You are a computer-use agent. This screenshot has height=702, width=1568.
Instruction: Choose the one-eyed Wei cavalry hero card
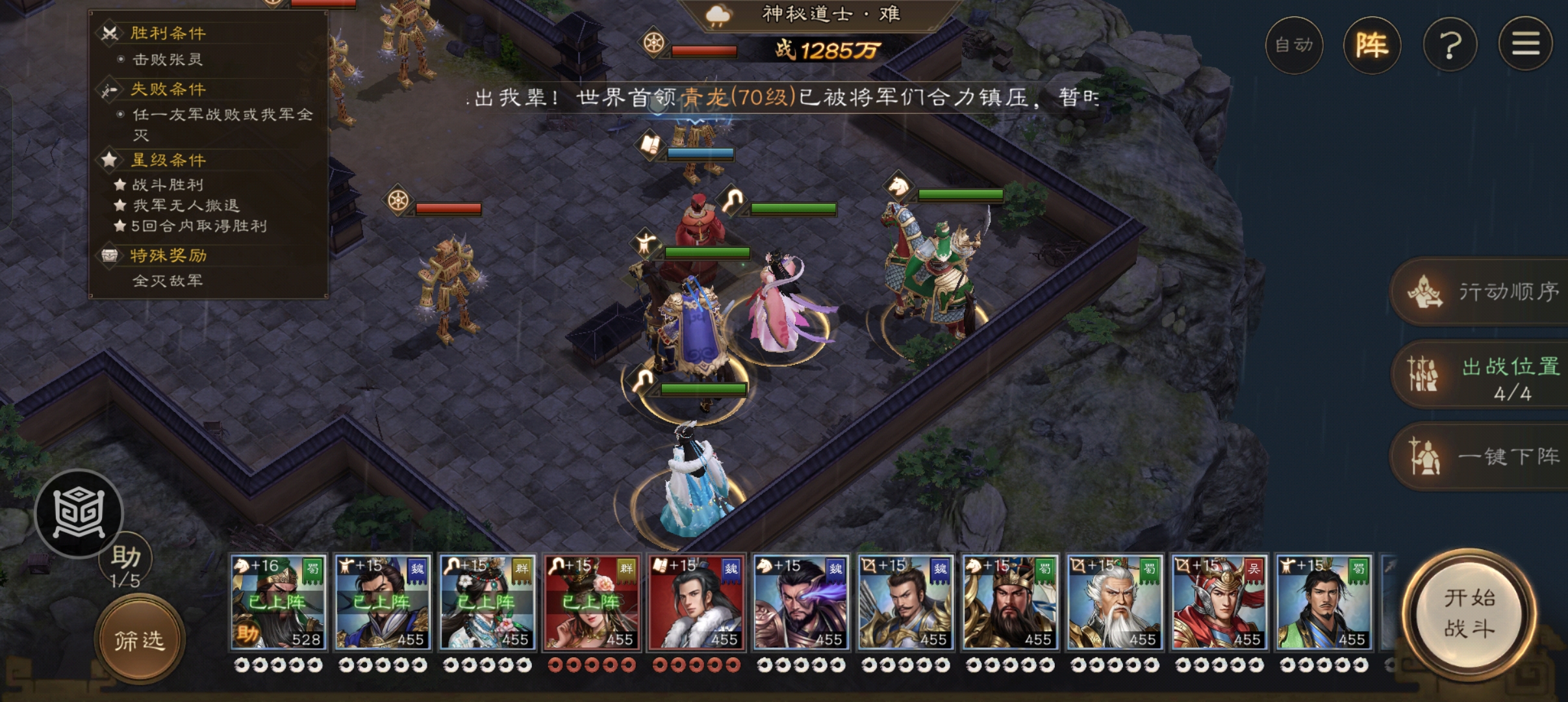(x=801, y=602)
